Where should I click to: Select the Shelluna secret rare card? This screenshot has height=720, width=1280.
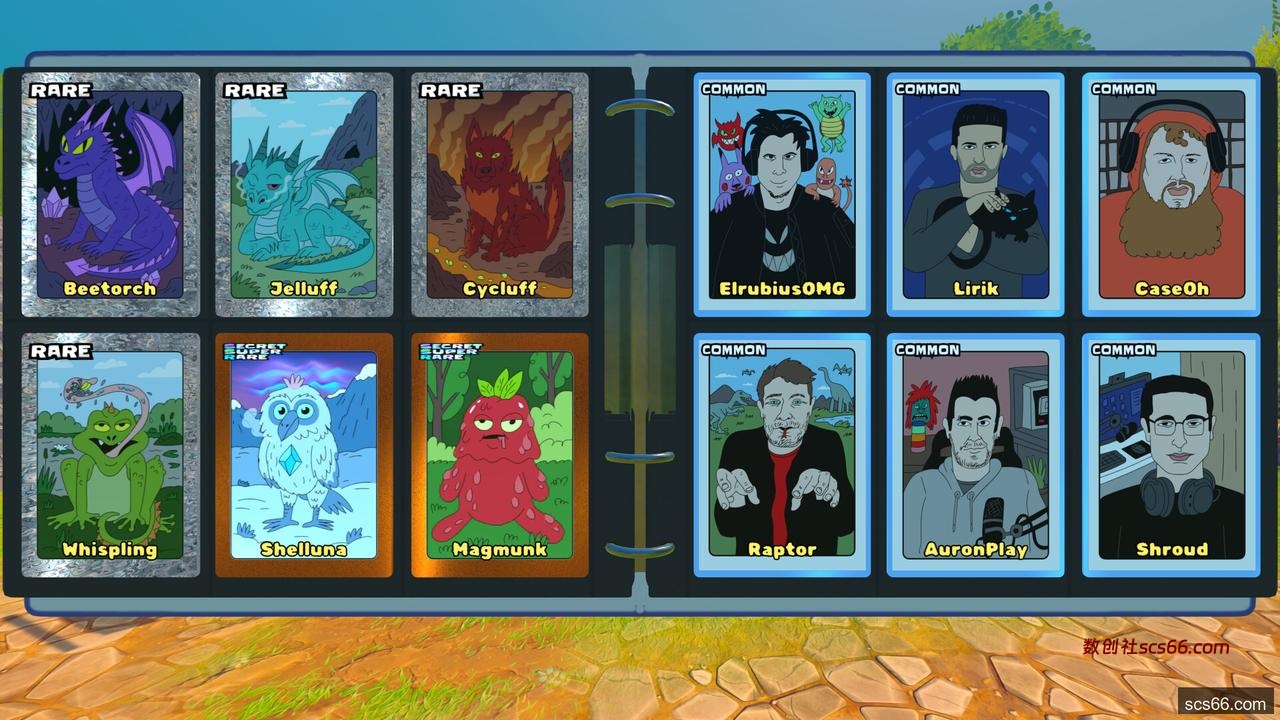pos(304,455)
